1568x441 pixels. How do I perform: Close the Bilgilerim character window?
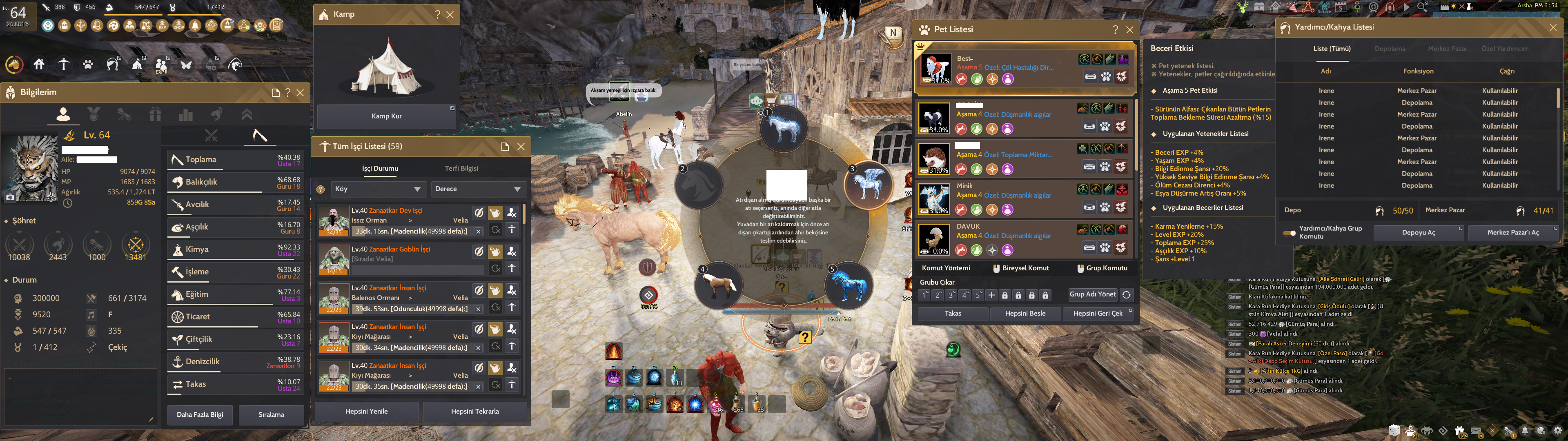(x=300, y=93)
